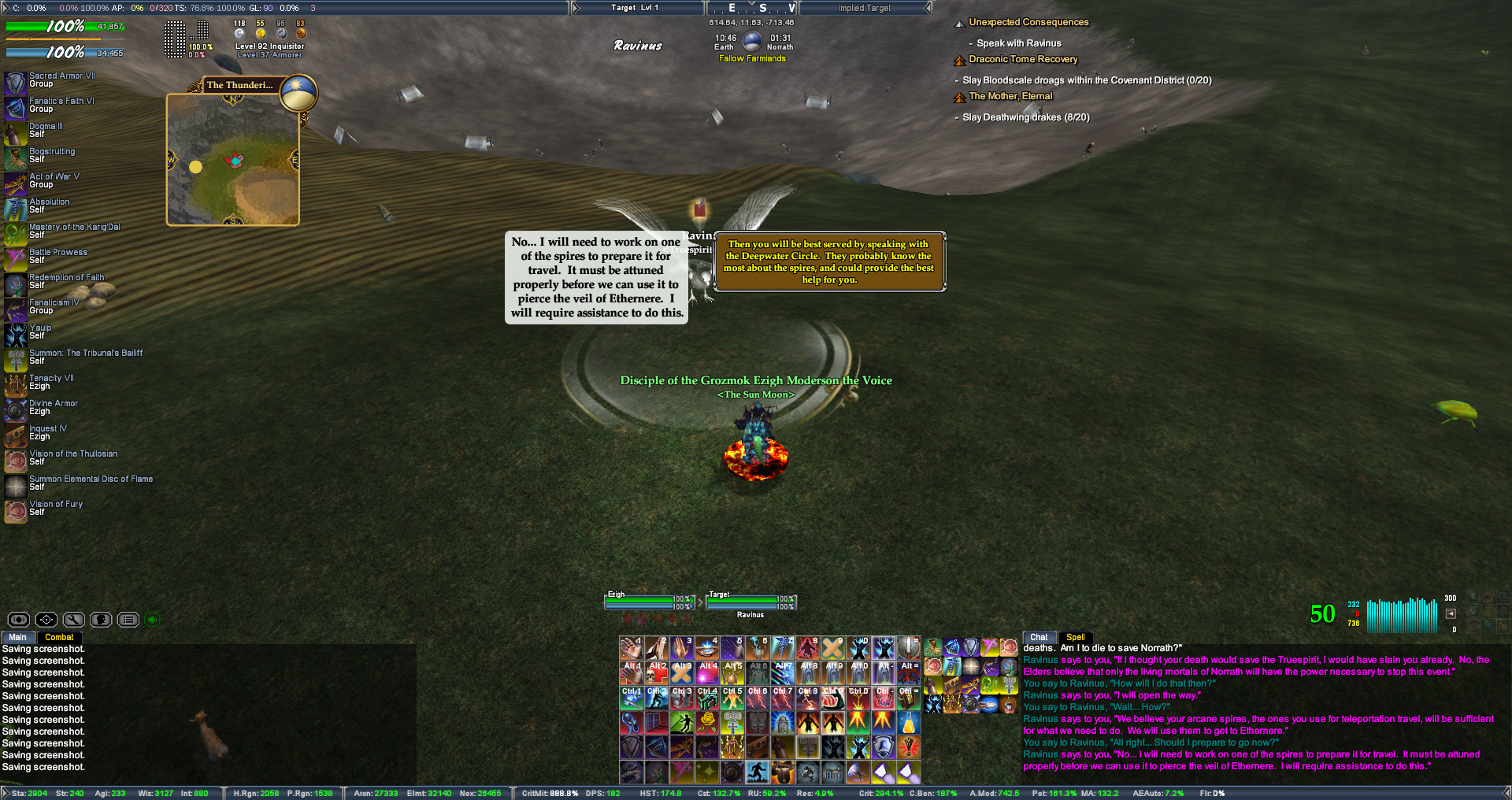
Task: Select the Unexpected Consequences quest tracker entry
Action: pos(1028,22)
